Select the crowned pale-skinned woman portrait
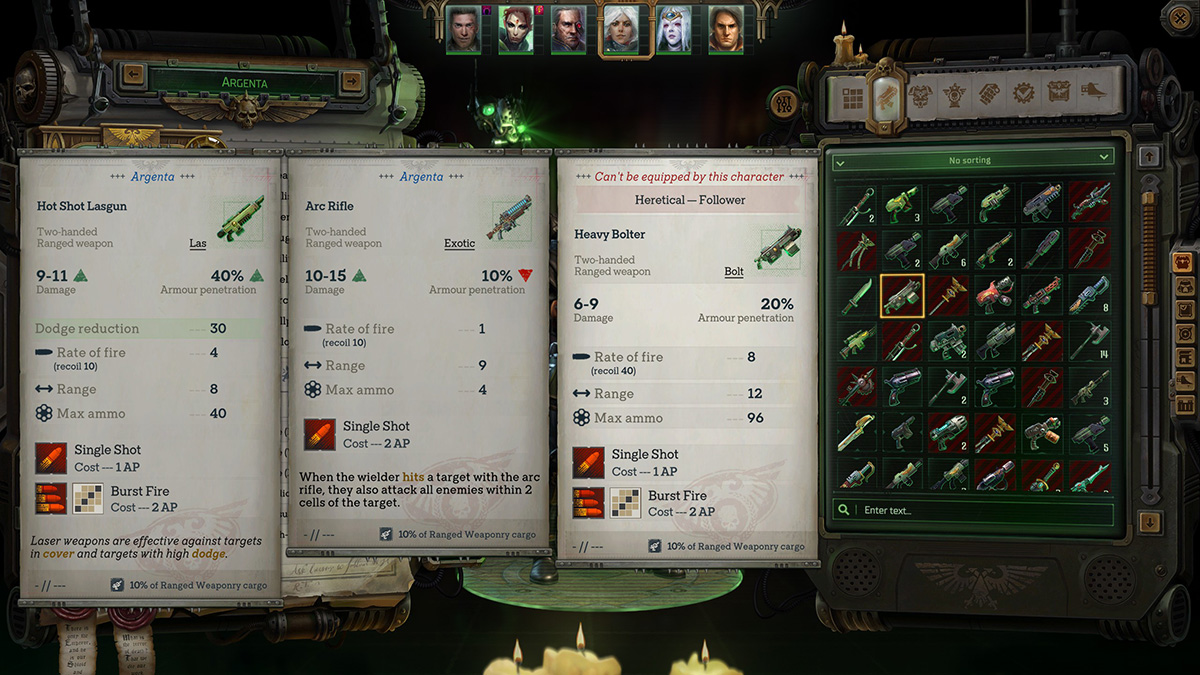This screenshot has width=1200, height=675. [672, 29]
